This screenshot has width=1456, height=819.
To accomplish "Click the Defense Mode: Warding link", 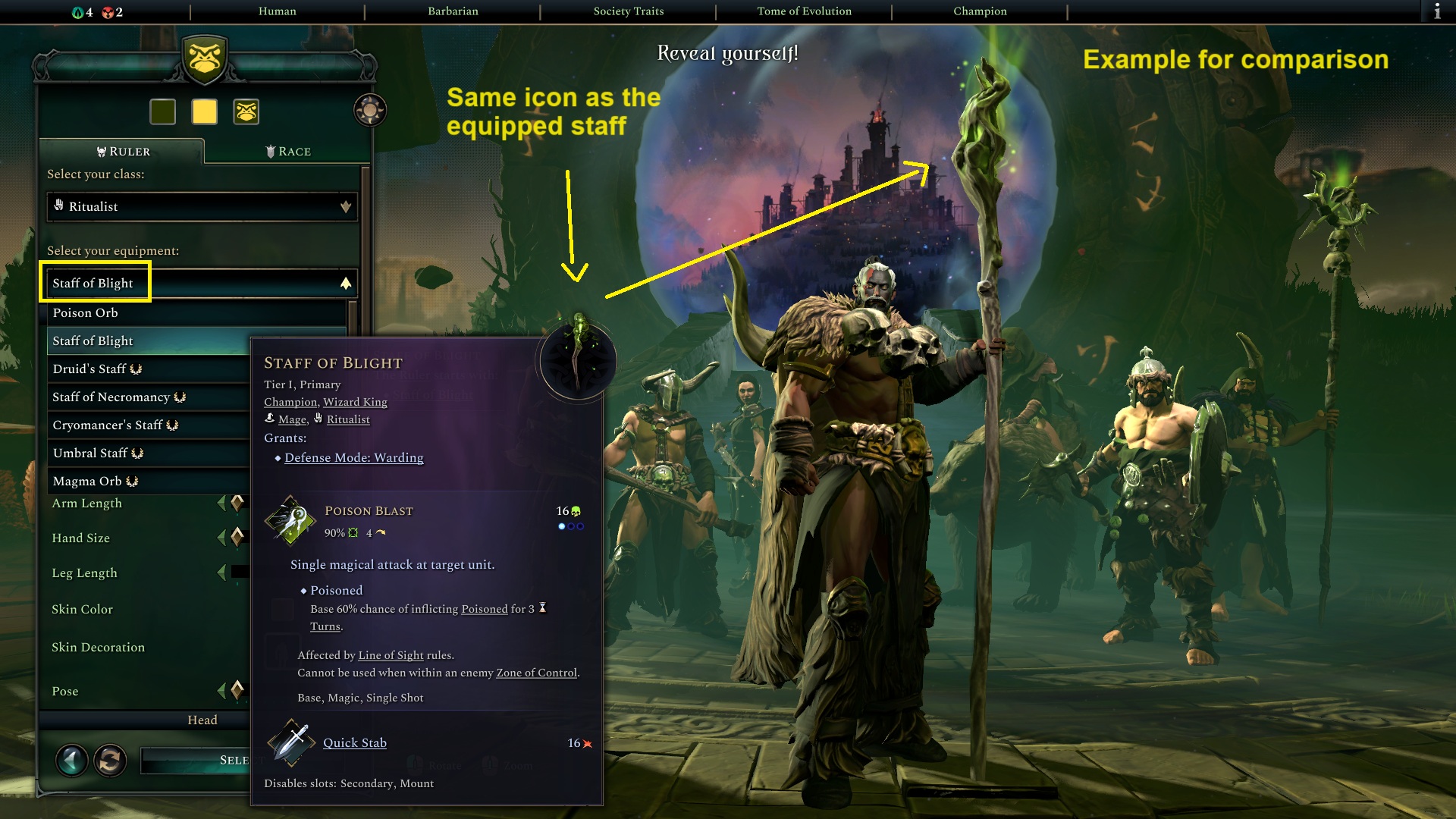I will (x=353, y=458).
